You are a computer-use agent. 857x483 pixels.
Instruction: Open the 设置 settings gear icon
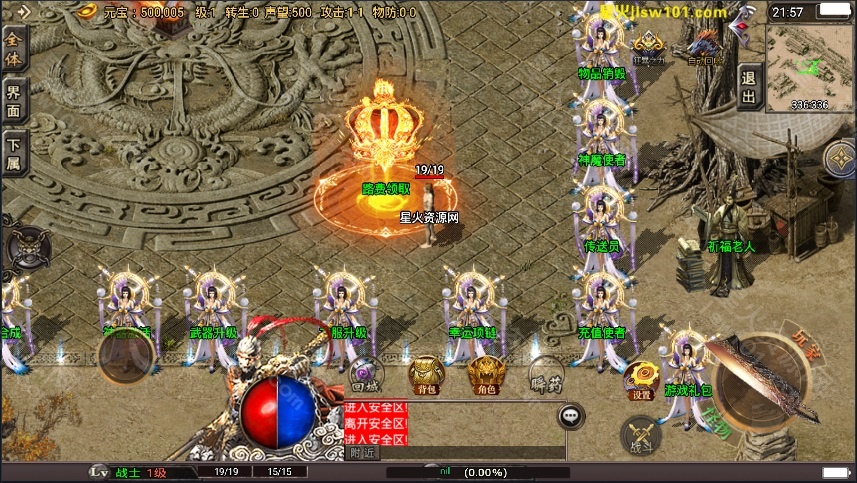(x=641, y=380)
